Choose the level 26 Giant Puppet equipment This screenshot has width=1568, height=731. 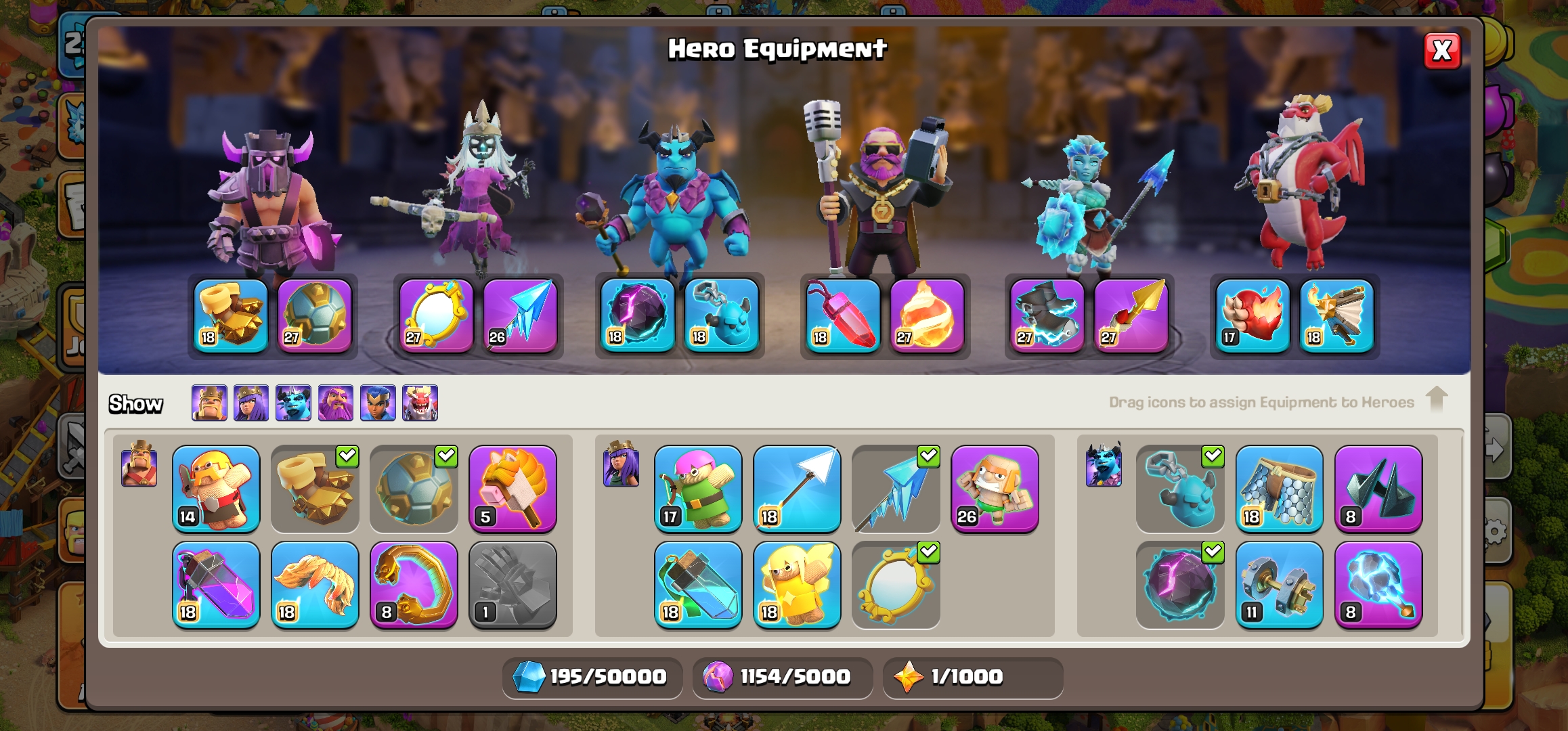pos(995,489)
